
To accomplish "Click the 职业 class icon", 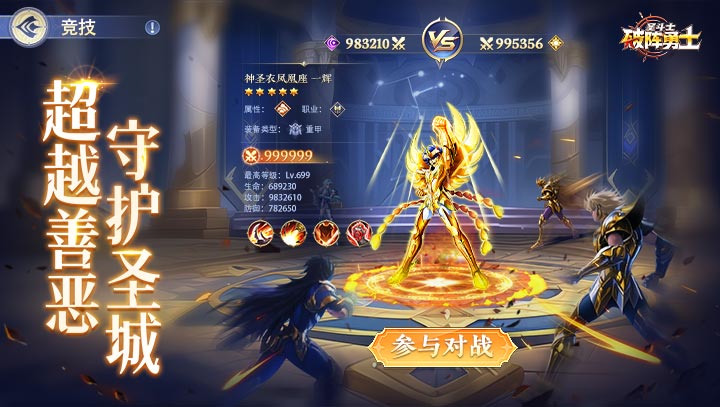I will point(338,109).
